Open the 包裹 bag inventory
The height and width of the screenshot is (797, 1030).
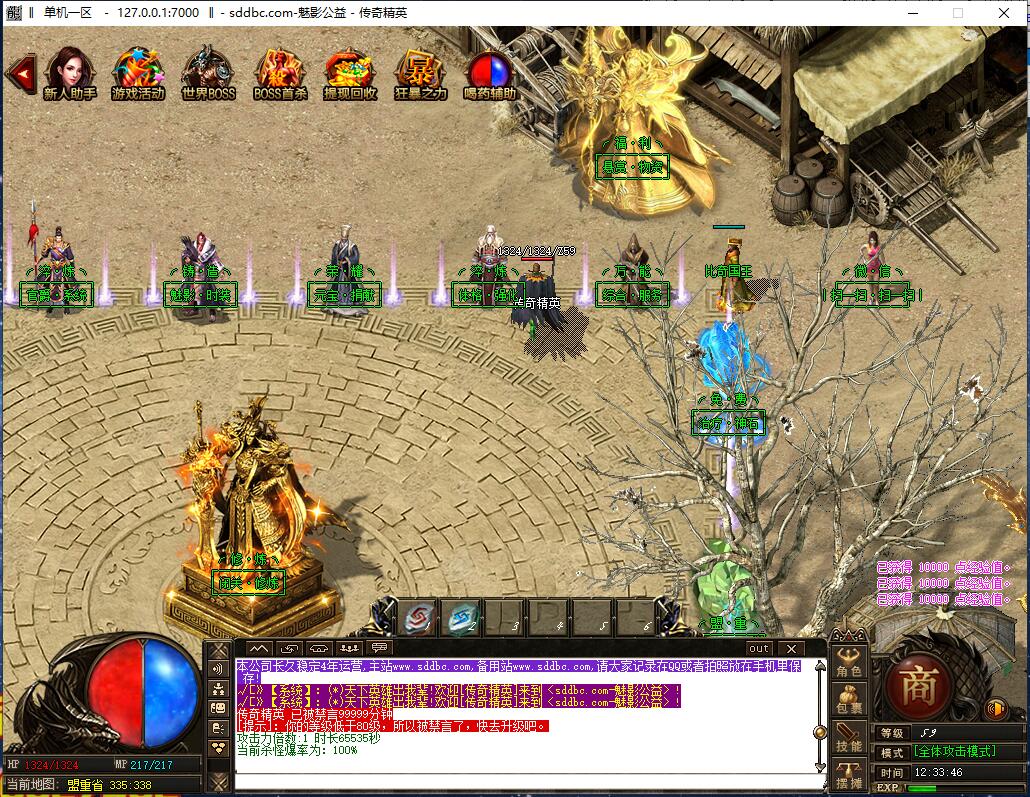coord(849,701)
